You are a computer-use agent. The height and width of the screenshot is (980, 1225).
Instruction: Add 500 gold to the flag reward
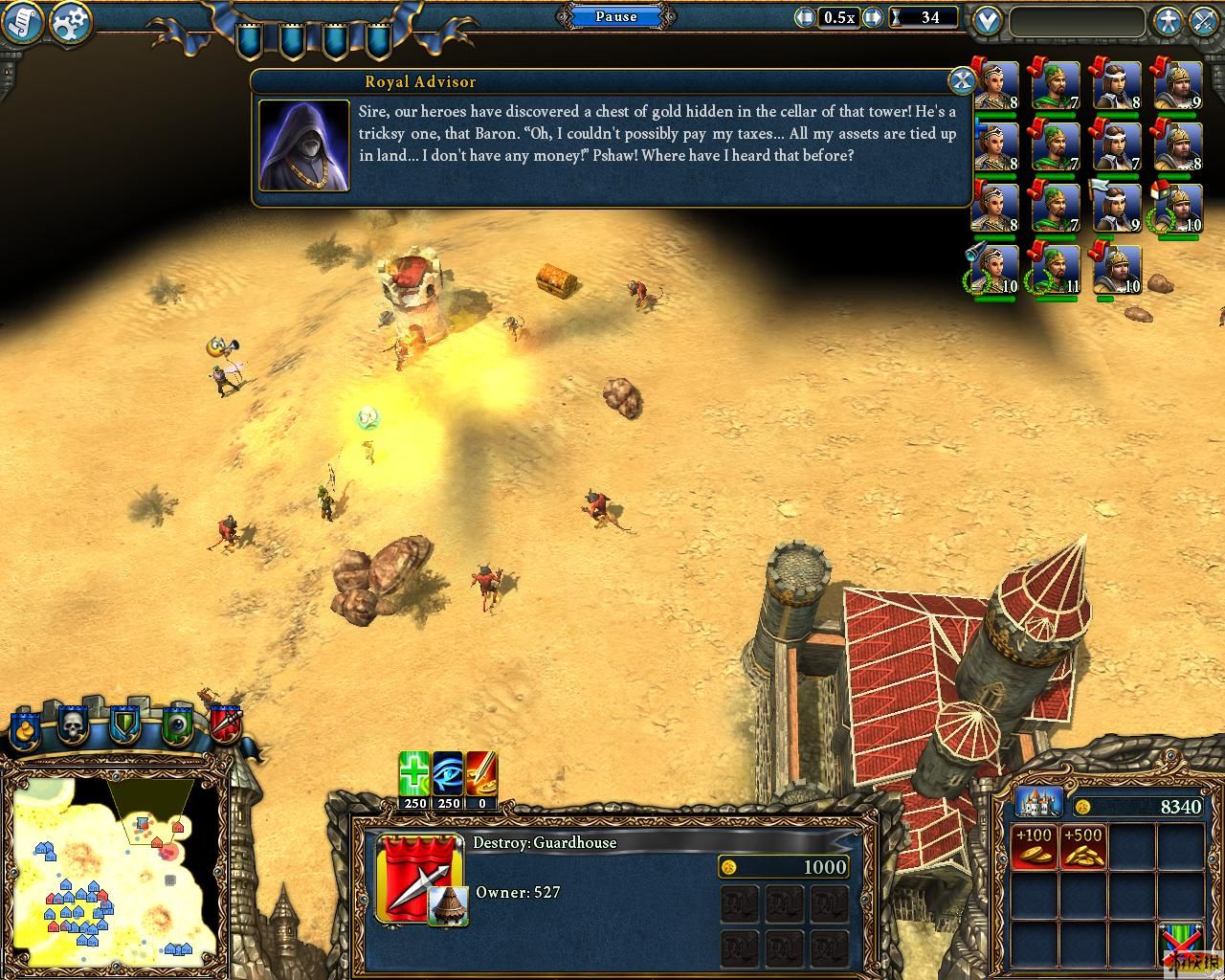pos(1082,847)
